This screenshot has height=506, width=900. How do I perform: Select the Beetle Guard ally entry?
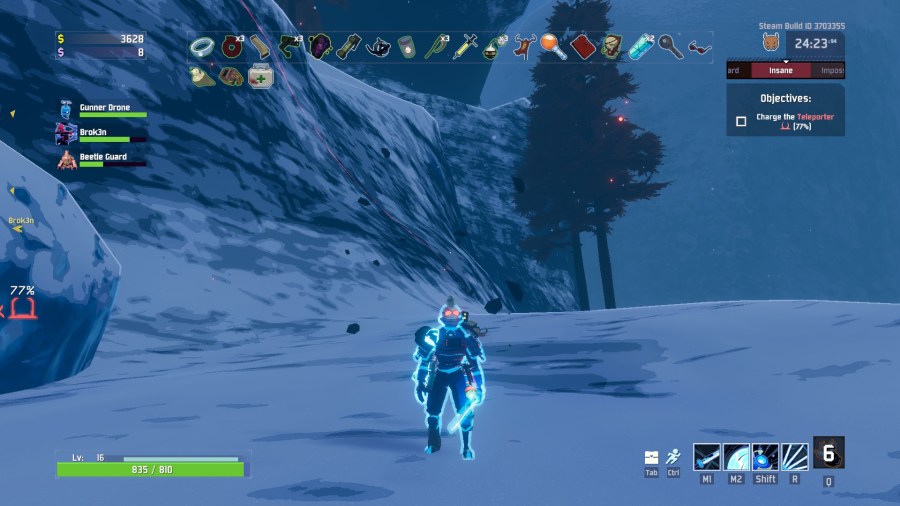(x=100, y=159)
